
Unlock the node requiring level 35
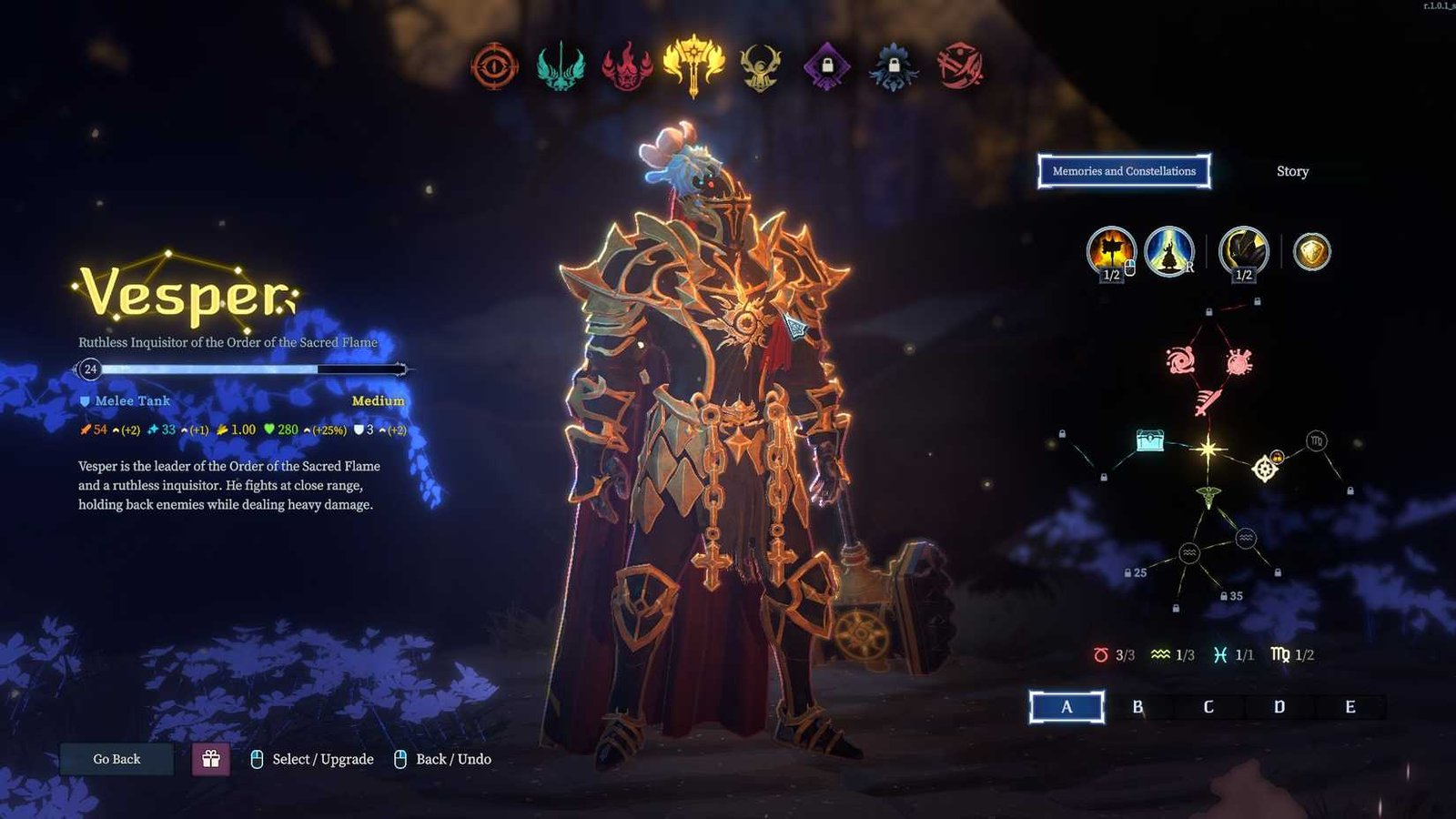coord(1227,597)
